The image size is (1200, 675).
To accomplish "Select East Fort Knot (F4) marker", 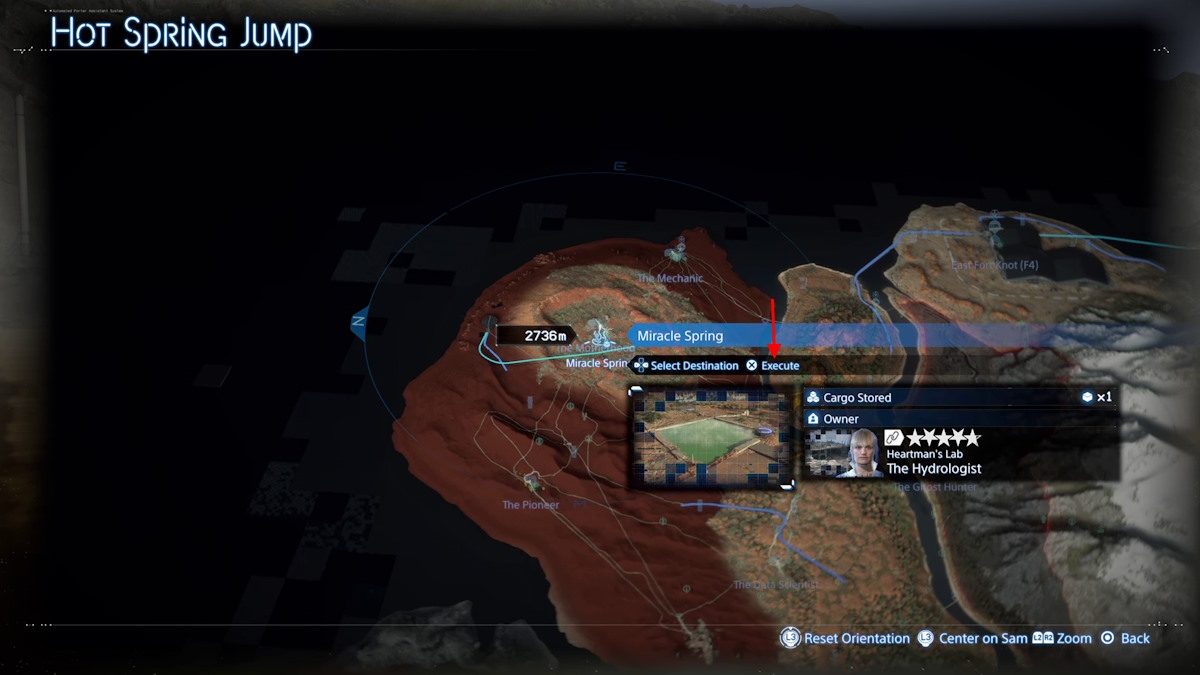I will coord(996,229).
